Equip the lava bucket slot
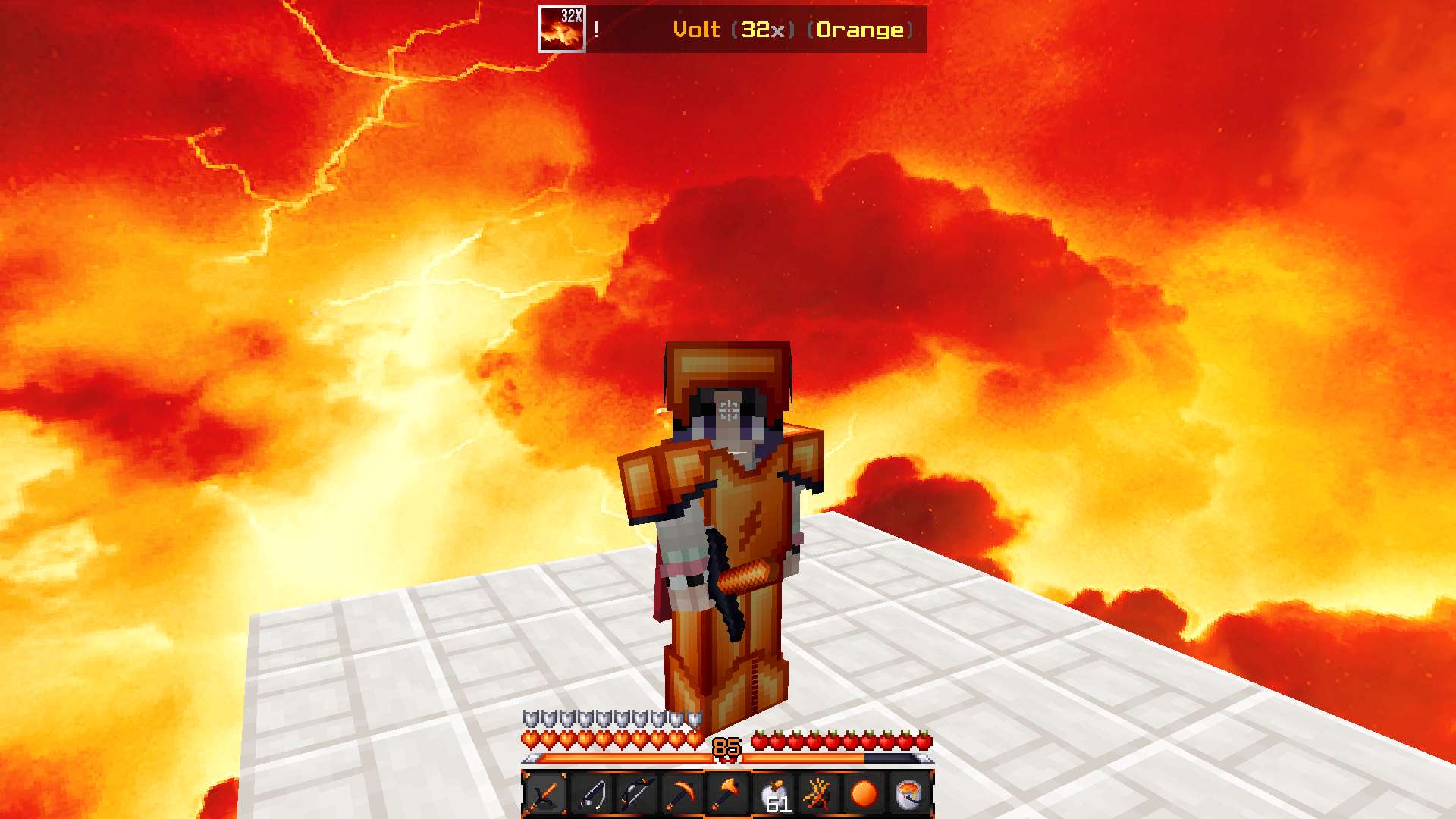The width and height of the screenshot is (1456, 819). 909,794
